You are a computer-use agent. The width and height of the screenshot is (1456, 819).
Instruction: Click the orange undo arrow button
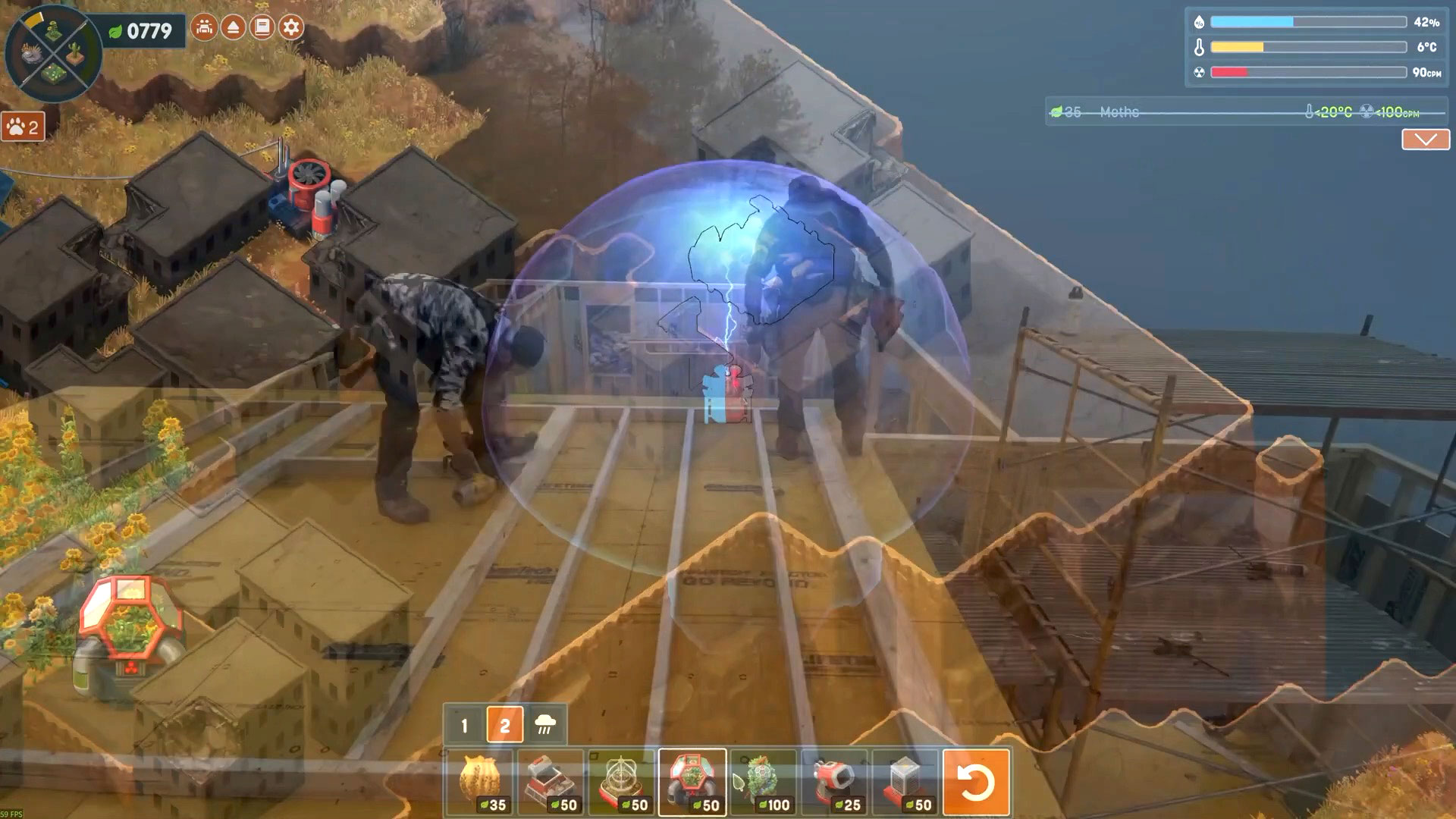[x=976, y=782]
